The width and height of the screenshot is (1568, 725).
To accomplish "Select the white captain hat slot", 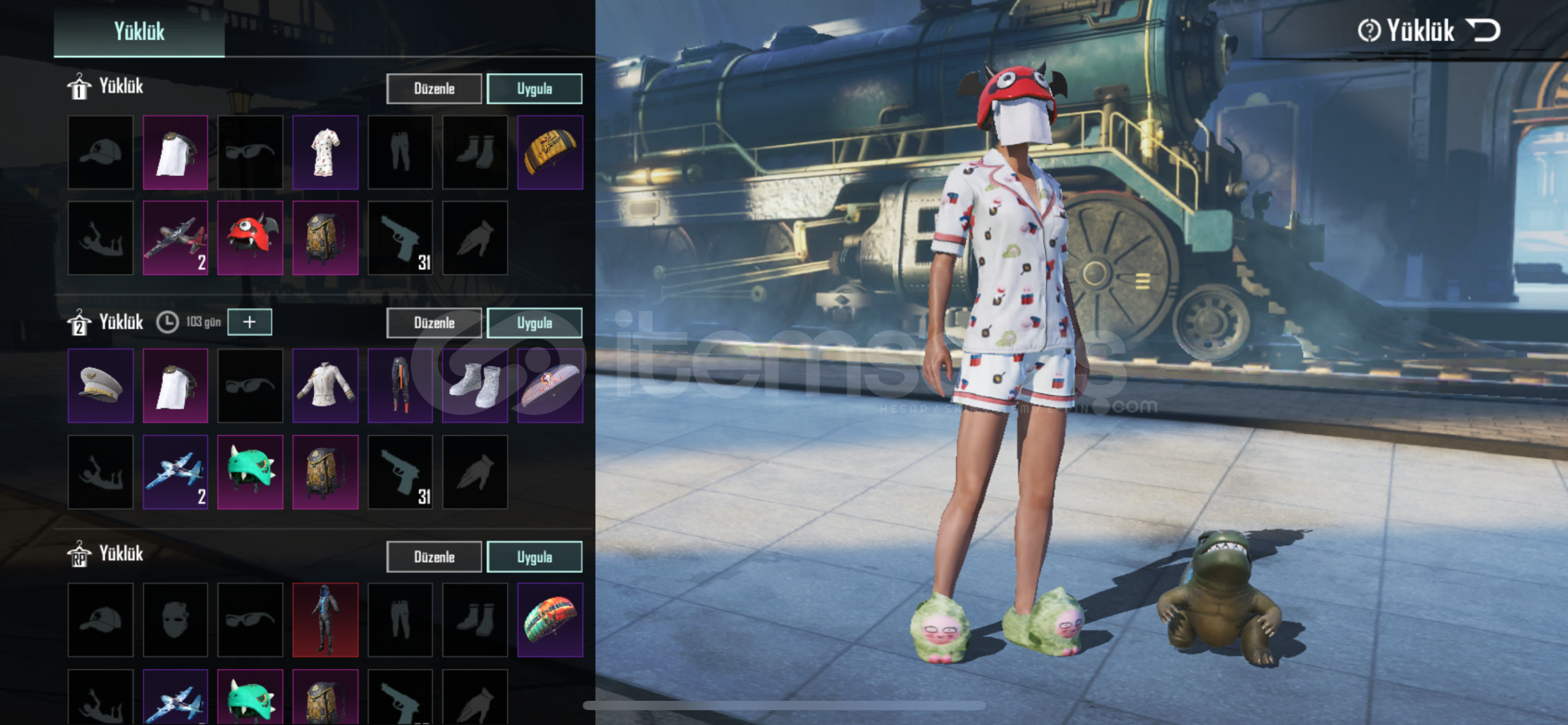I will click(101, 386).
